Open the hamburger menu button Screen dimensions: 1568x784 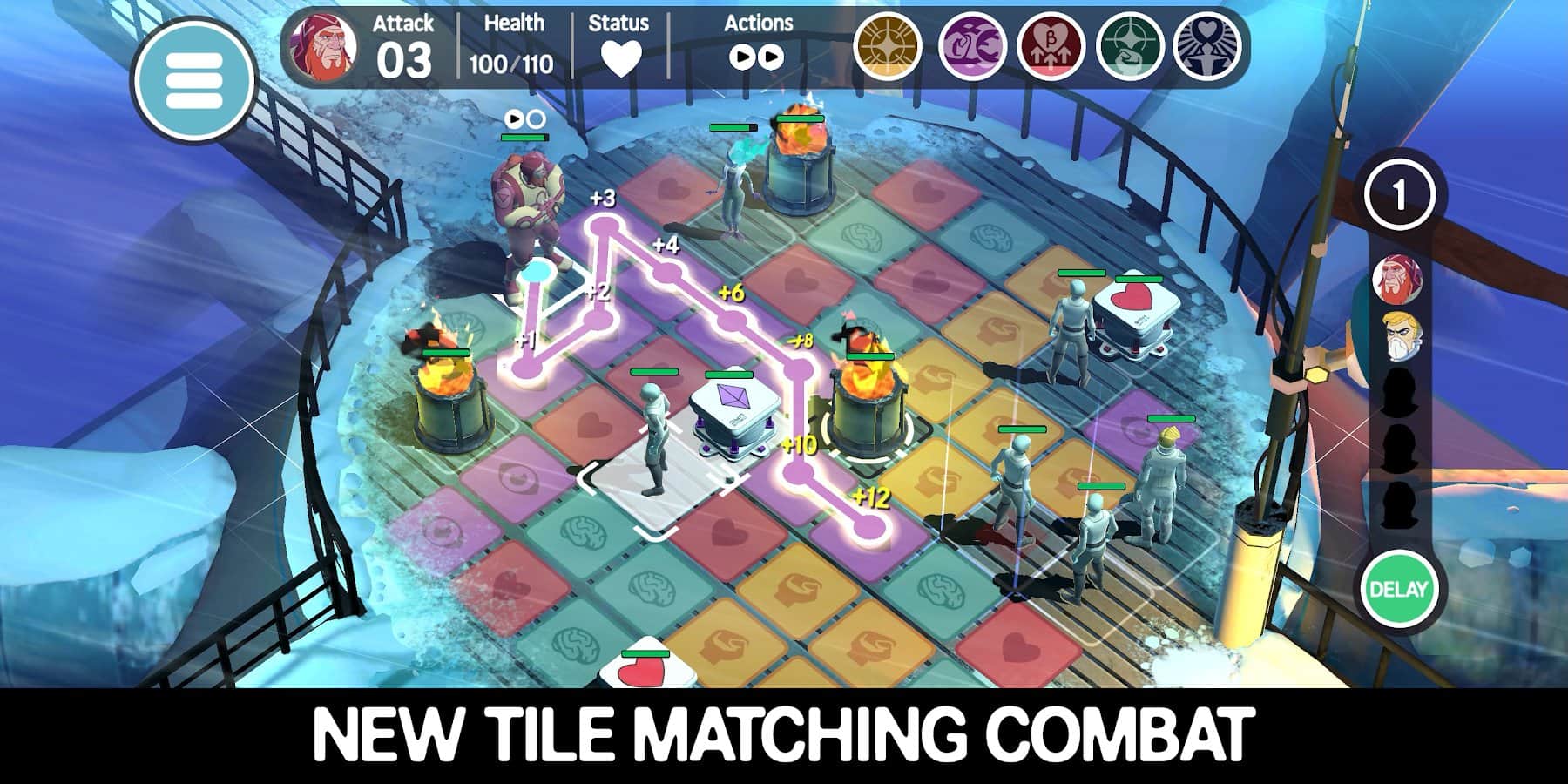pyautogui.click(x=193, y=80)
